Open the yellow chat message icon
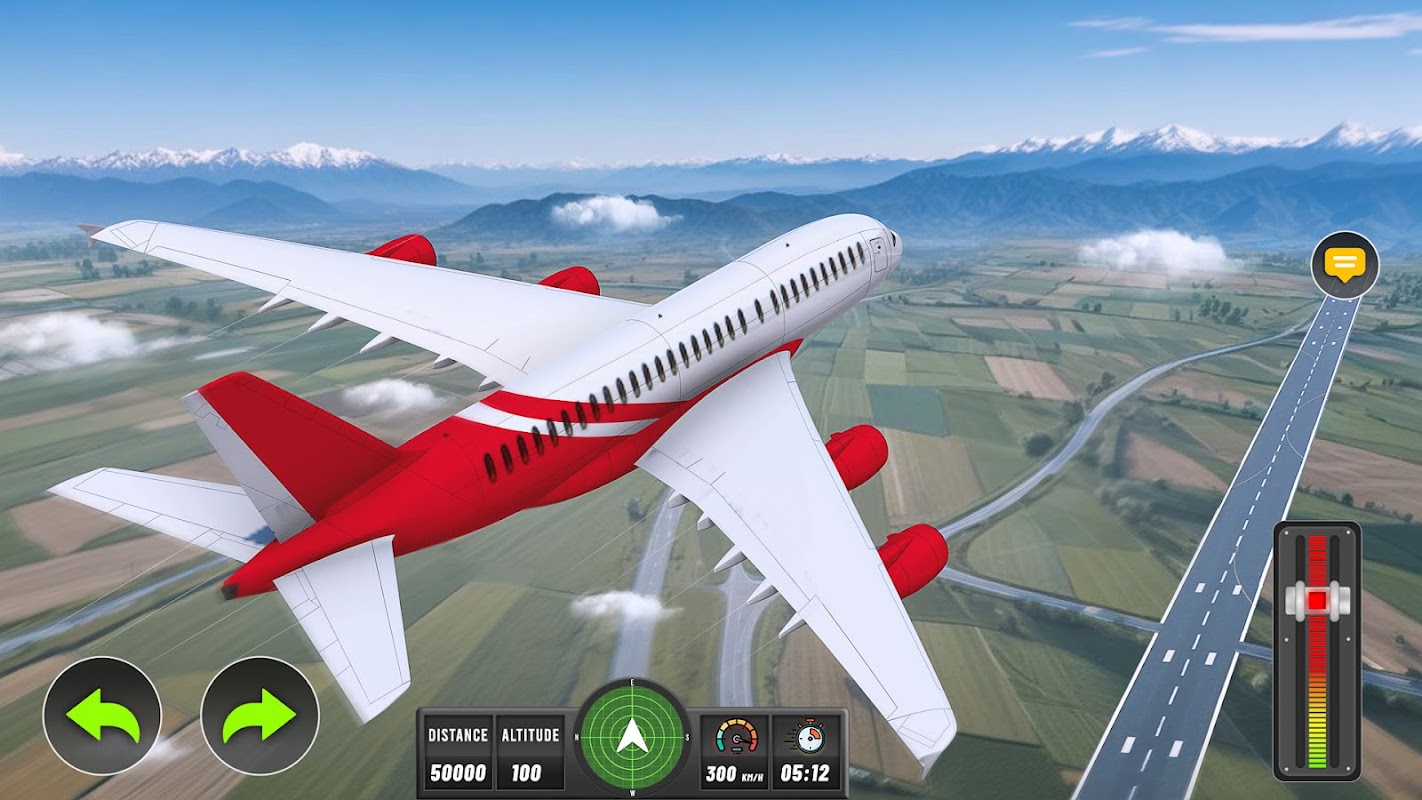The width and height of the screenshot is (1422, 800). point(1345,265)
